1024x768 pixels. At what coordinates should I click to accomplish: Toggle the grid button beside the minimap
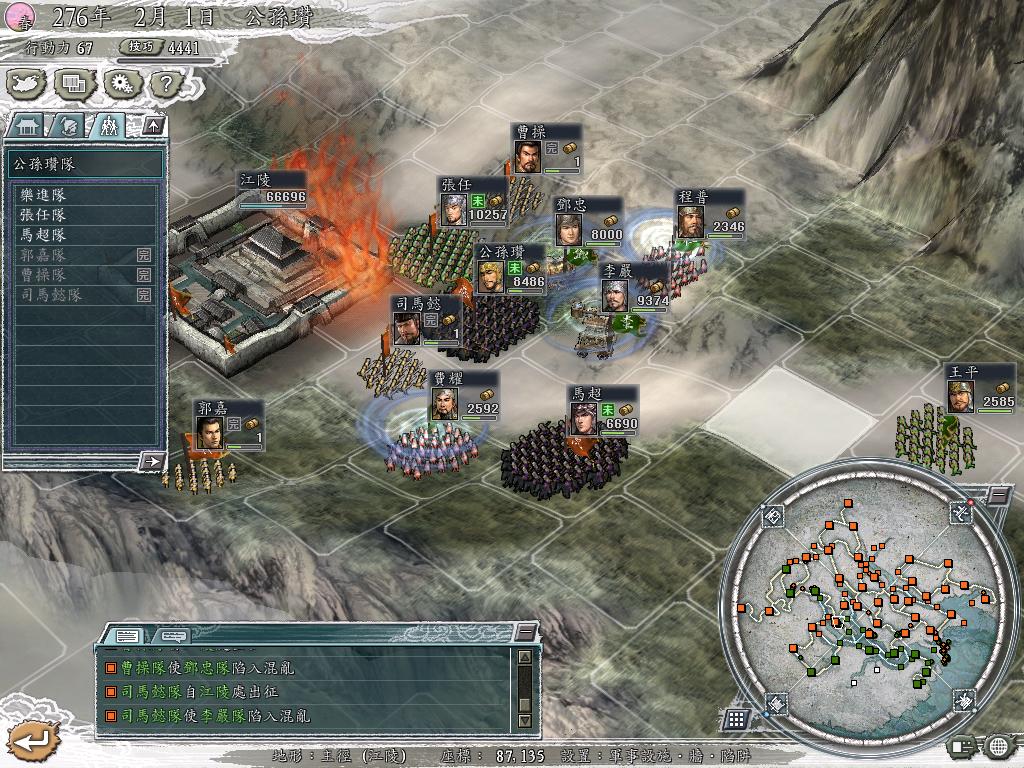click(735, 718)
